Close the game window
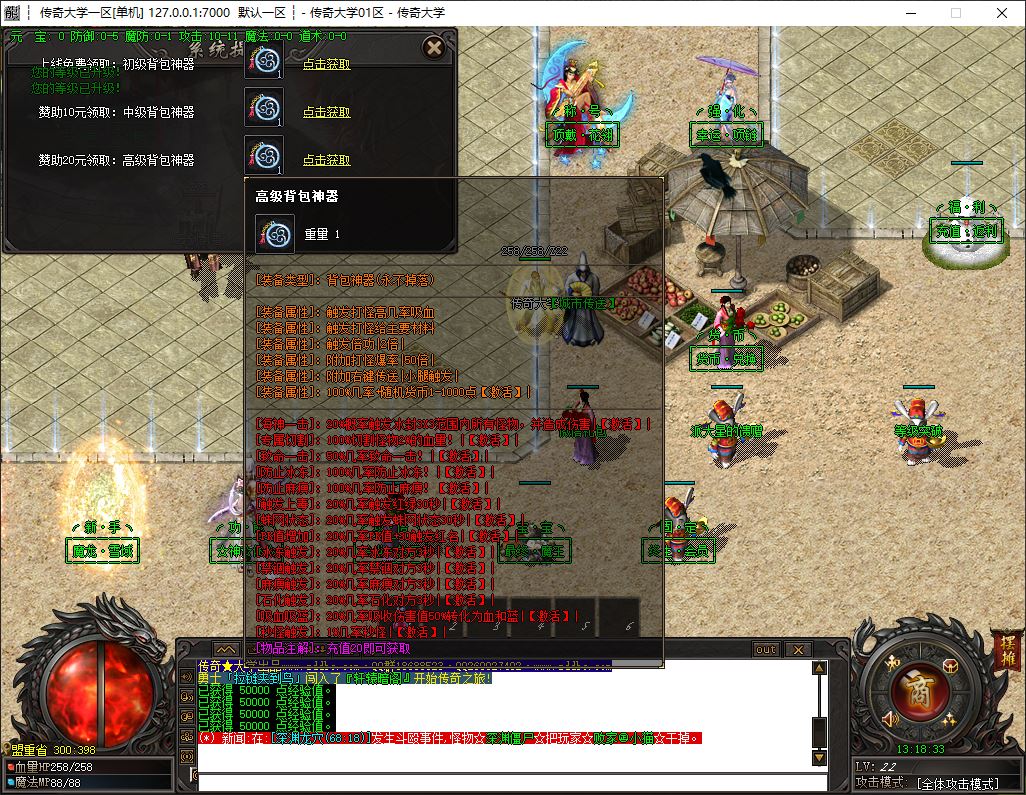The height and width of the screenshot is (795, 1026). [x=1002, y=13]
